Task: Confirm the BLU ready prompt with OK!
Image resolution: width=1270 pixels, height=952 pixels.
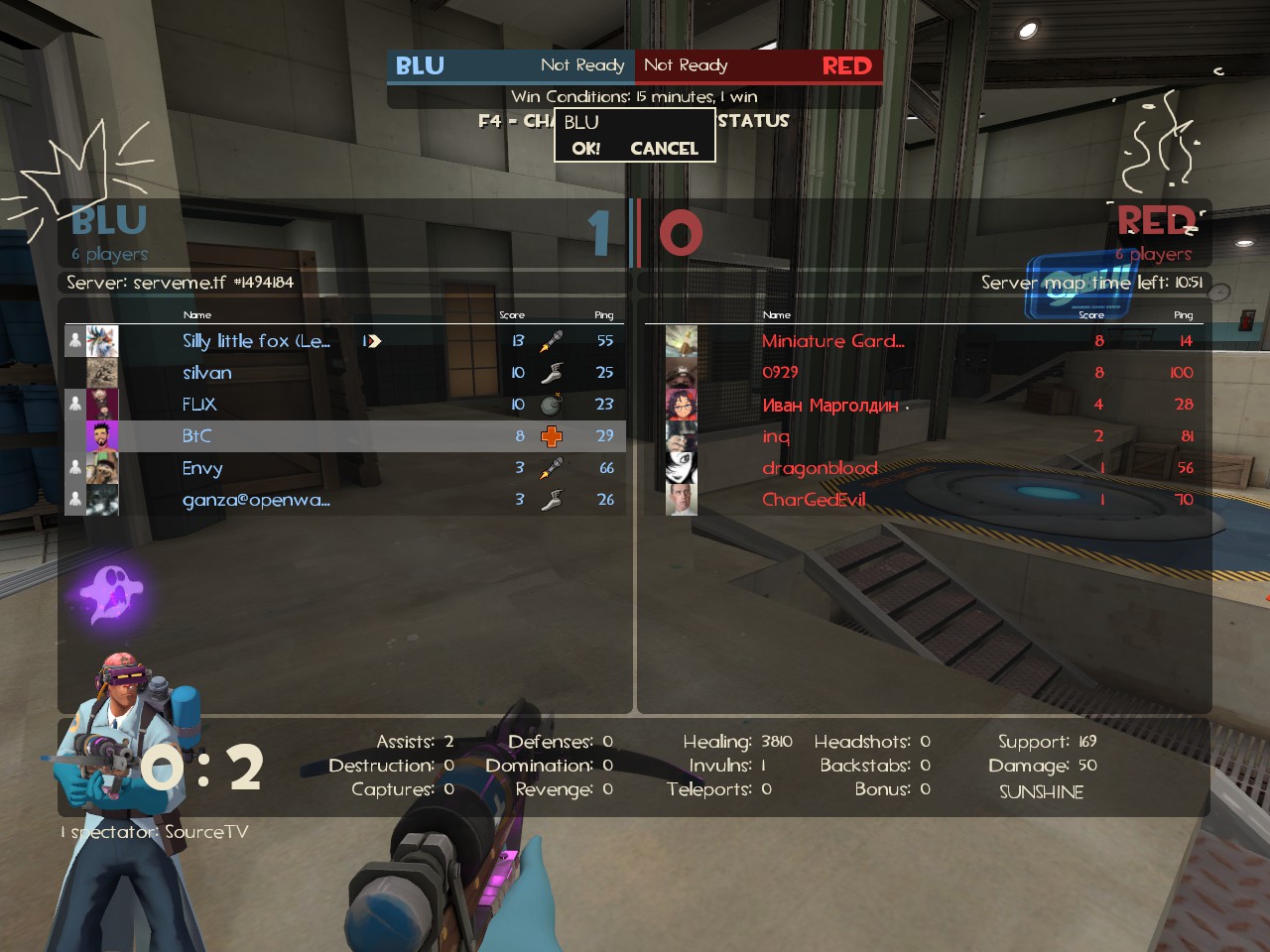Action: tap(585, 149)
